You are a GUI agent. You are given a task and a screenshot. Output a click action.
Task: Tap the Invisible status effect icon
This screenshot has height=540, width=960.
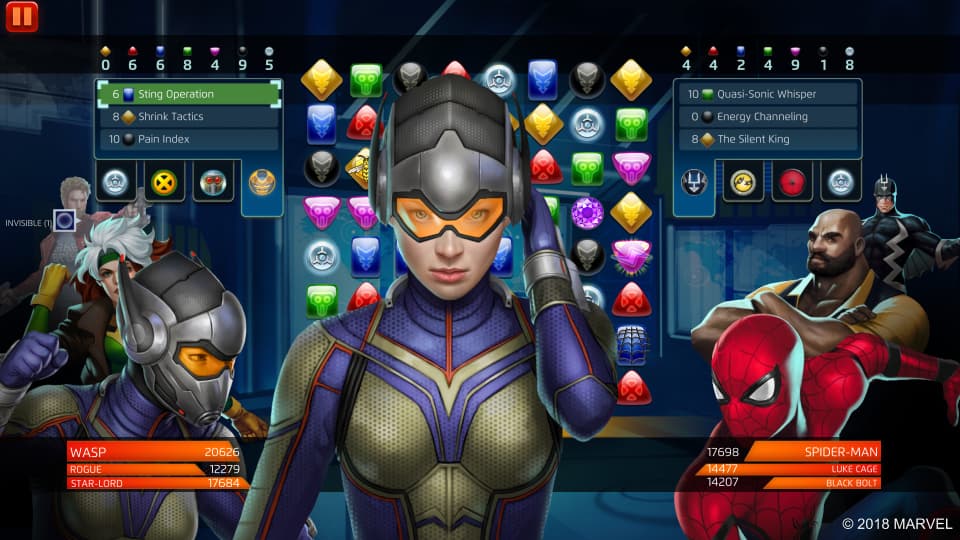(65, 221)
